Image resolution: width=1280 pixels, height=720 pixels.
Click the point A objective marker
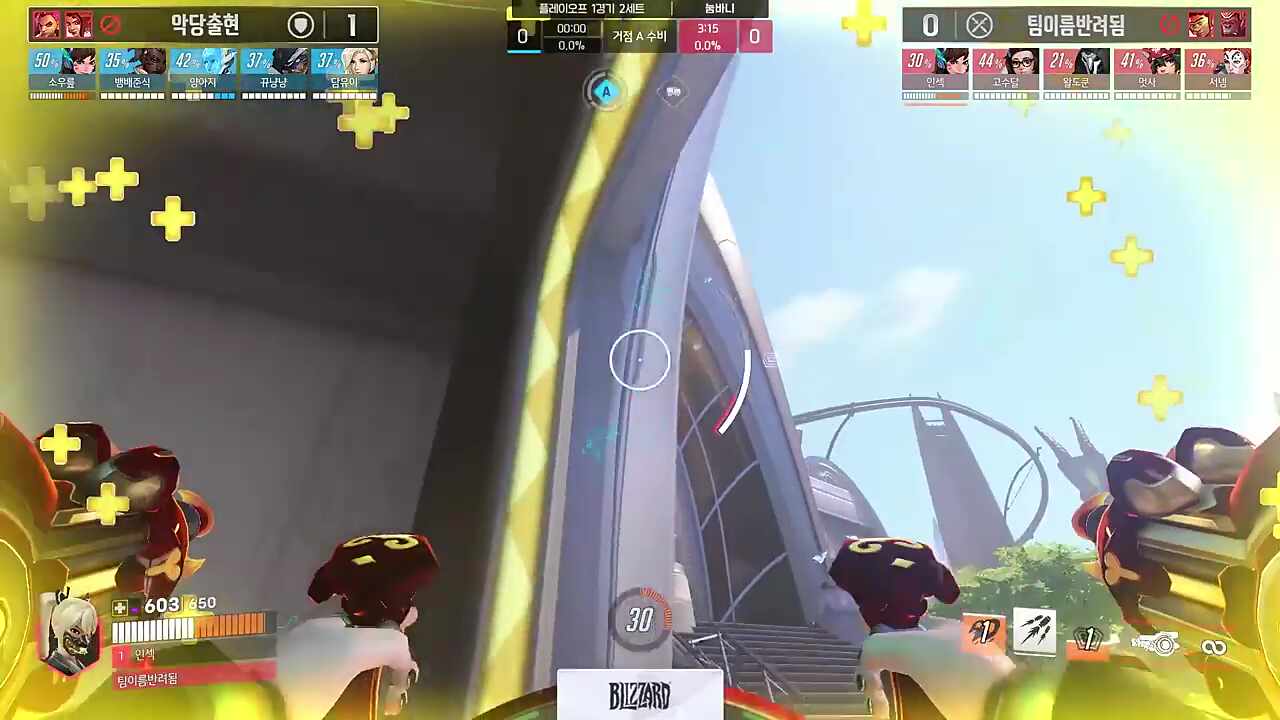605,93
